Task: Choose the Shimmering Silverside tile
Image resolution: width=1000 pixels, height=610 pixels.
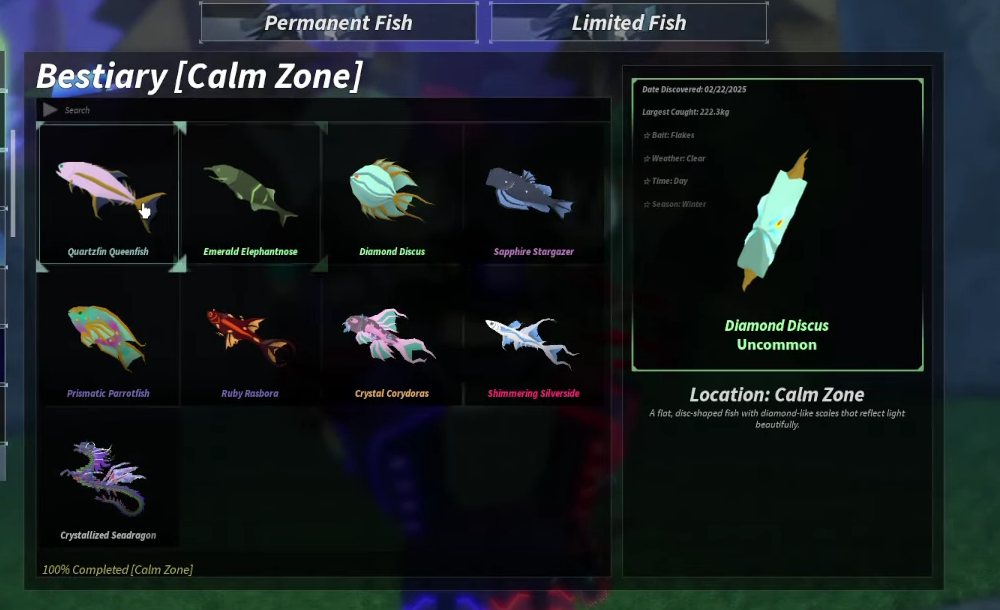Action: point(533,336)
